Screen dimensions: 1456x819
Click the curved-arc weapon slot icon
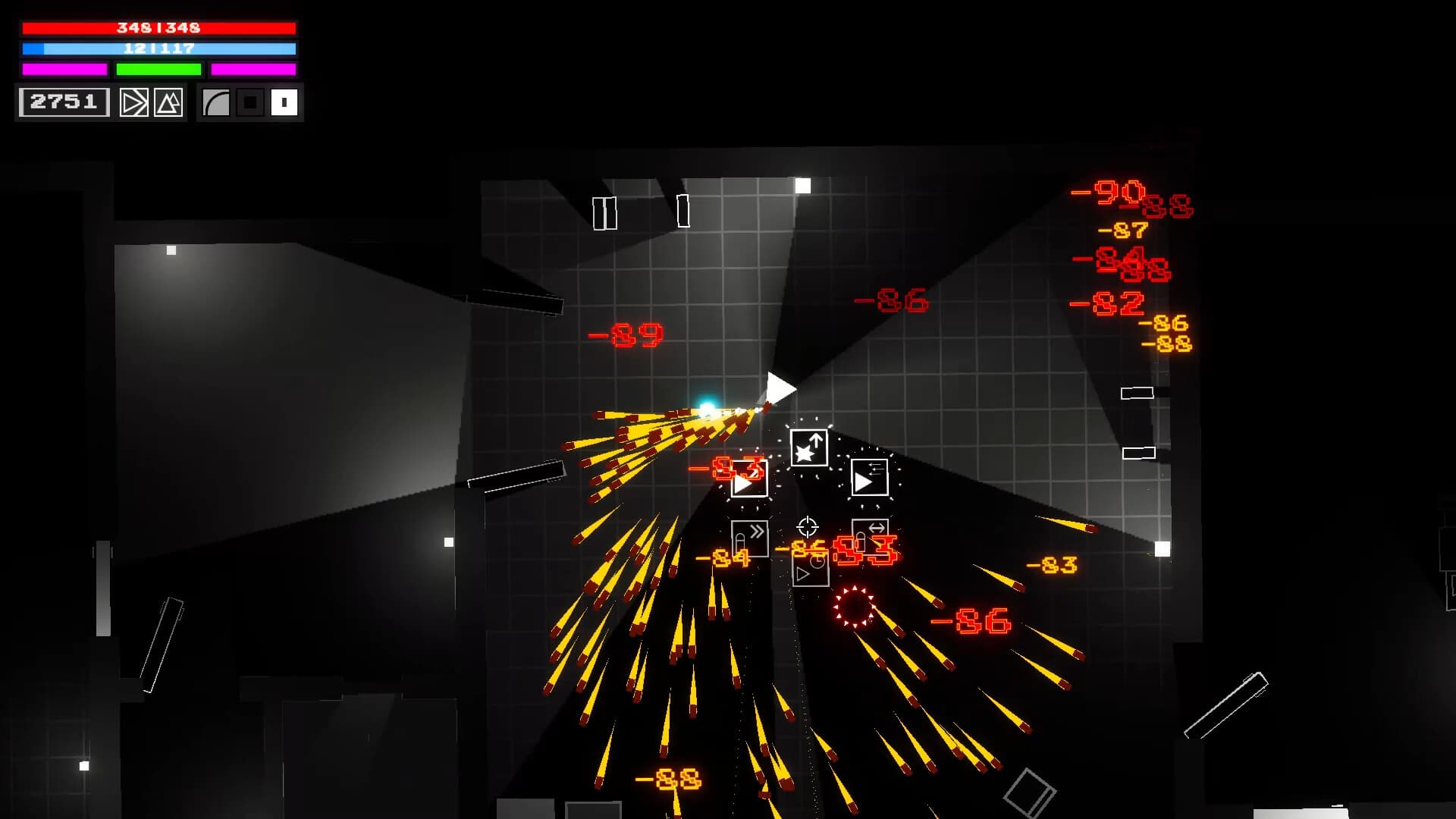(215, 102)
